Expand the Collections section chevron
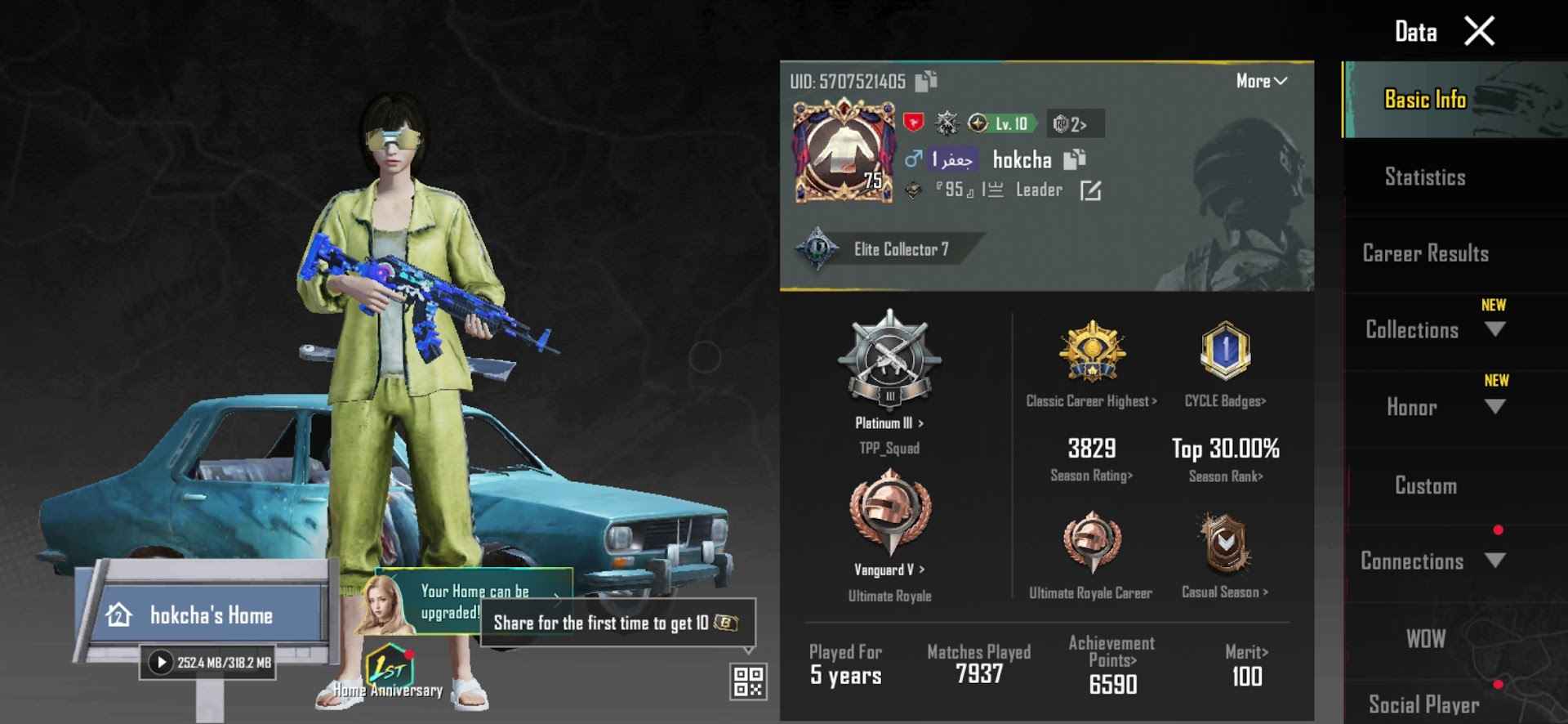This screenshot has height=724, width=1568. click(x=1495, y=329)
